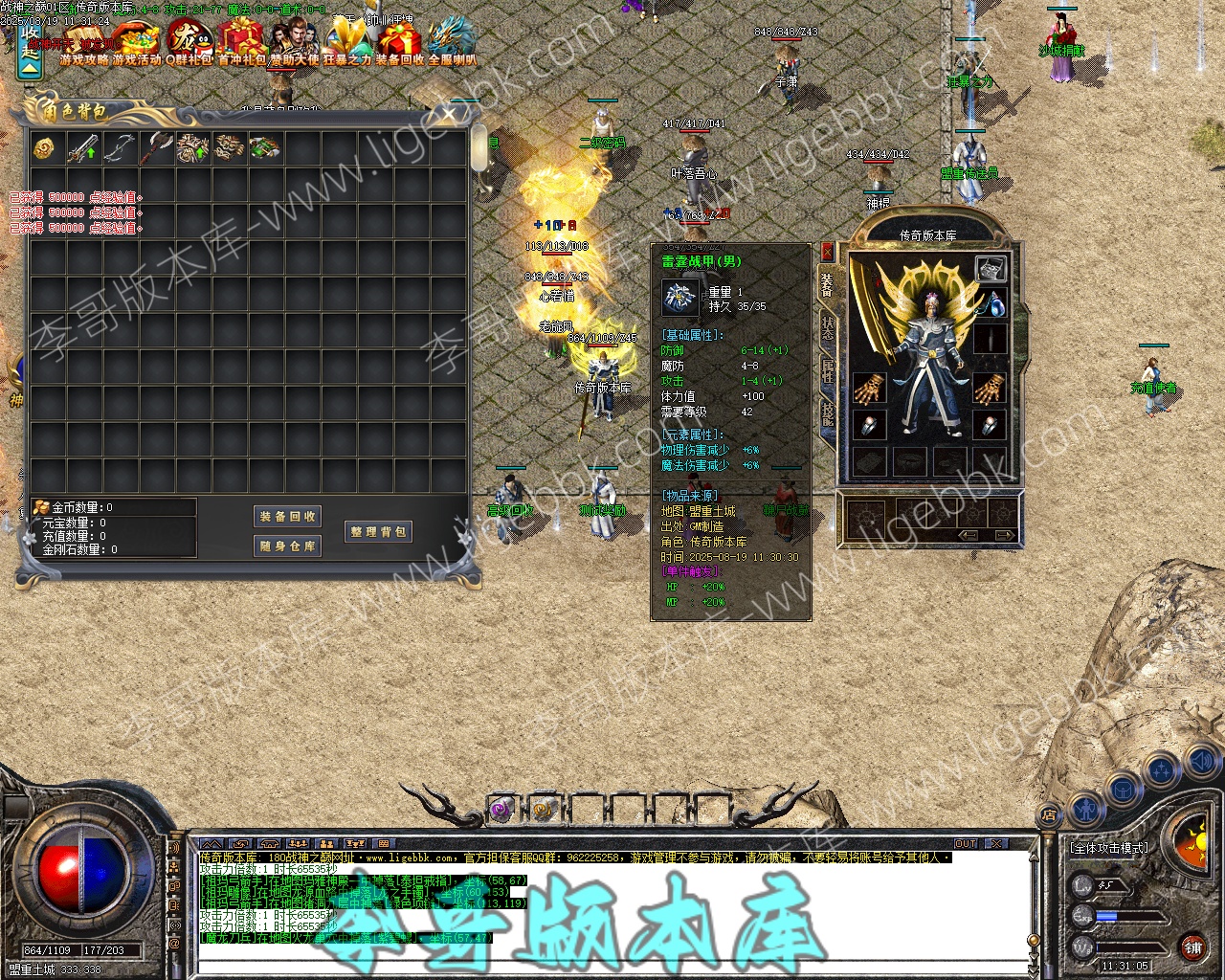Select the battle axe in the bag
The height and width of the screenshot is (980, 1225).
(x=156, y=149)
